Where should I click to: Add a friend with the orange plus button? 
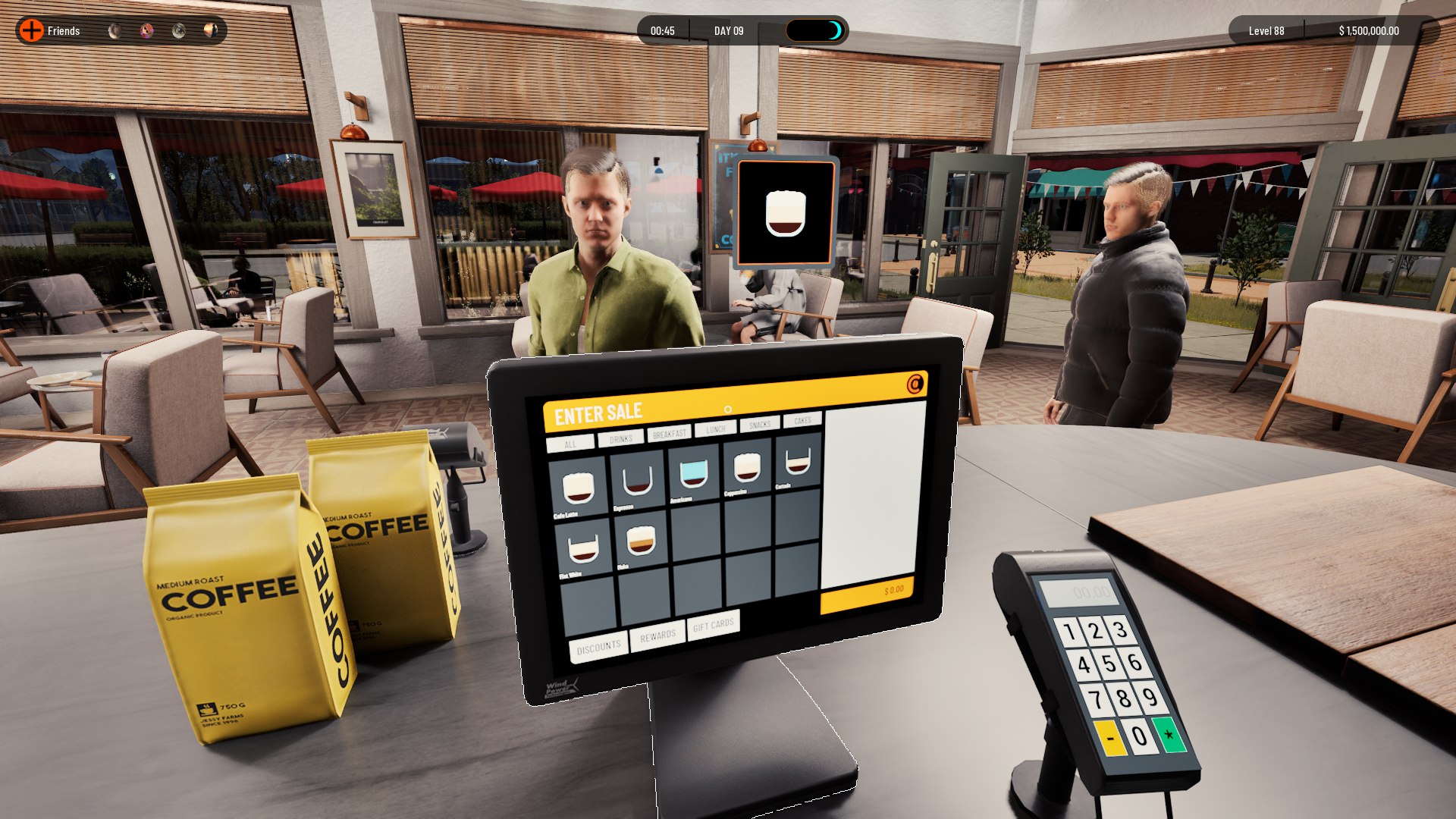(x=32, y=30)
